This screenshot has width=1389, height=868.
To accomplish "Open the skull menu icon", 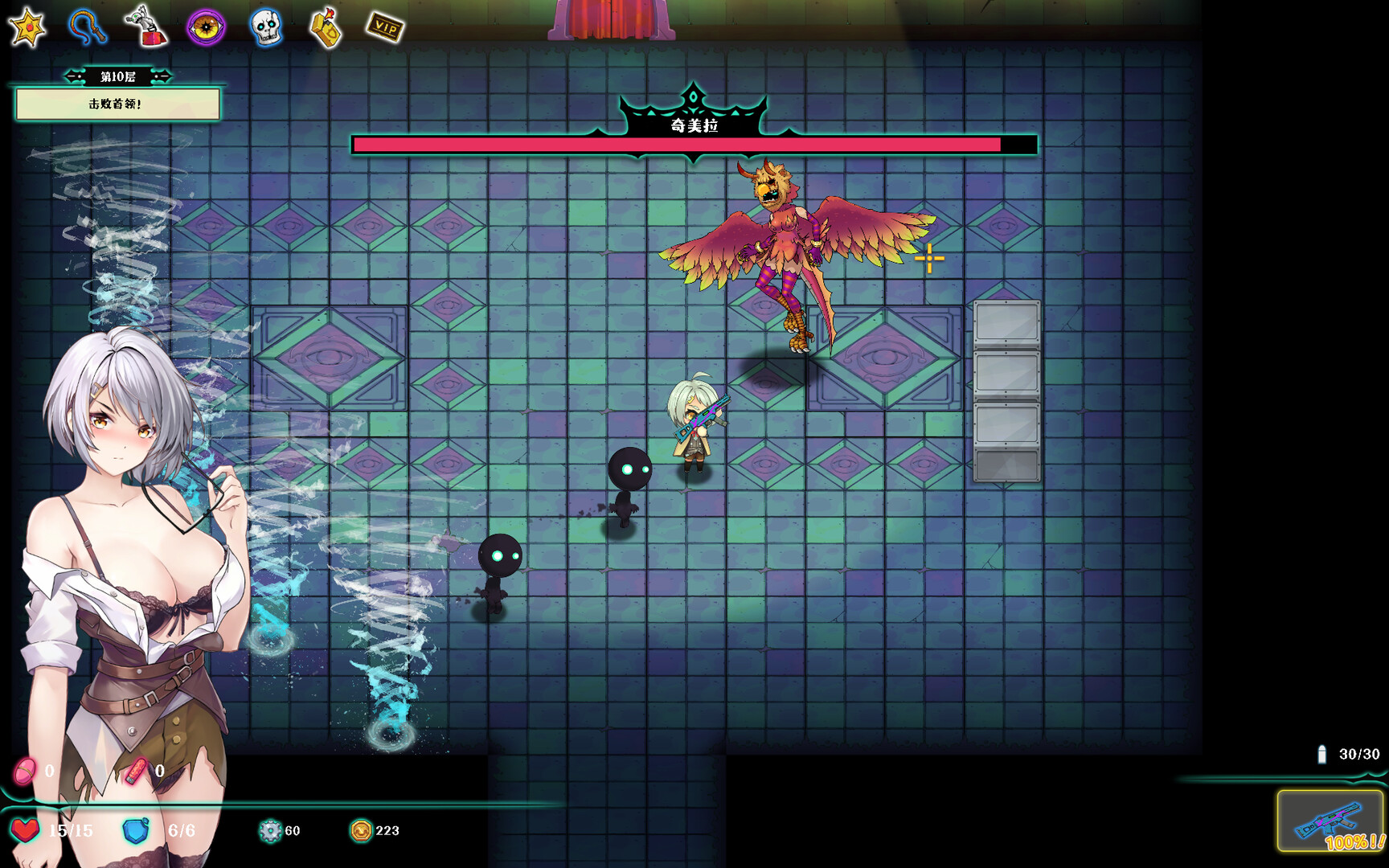I will pos(266,27).
